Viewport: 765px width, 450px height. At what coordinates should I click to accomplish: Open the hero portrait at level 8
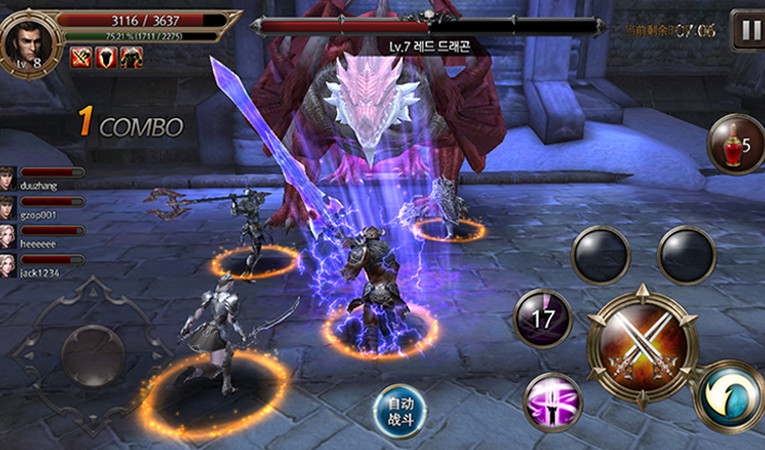(x=26, y=42)
